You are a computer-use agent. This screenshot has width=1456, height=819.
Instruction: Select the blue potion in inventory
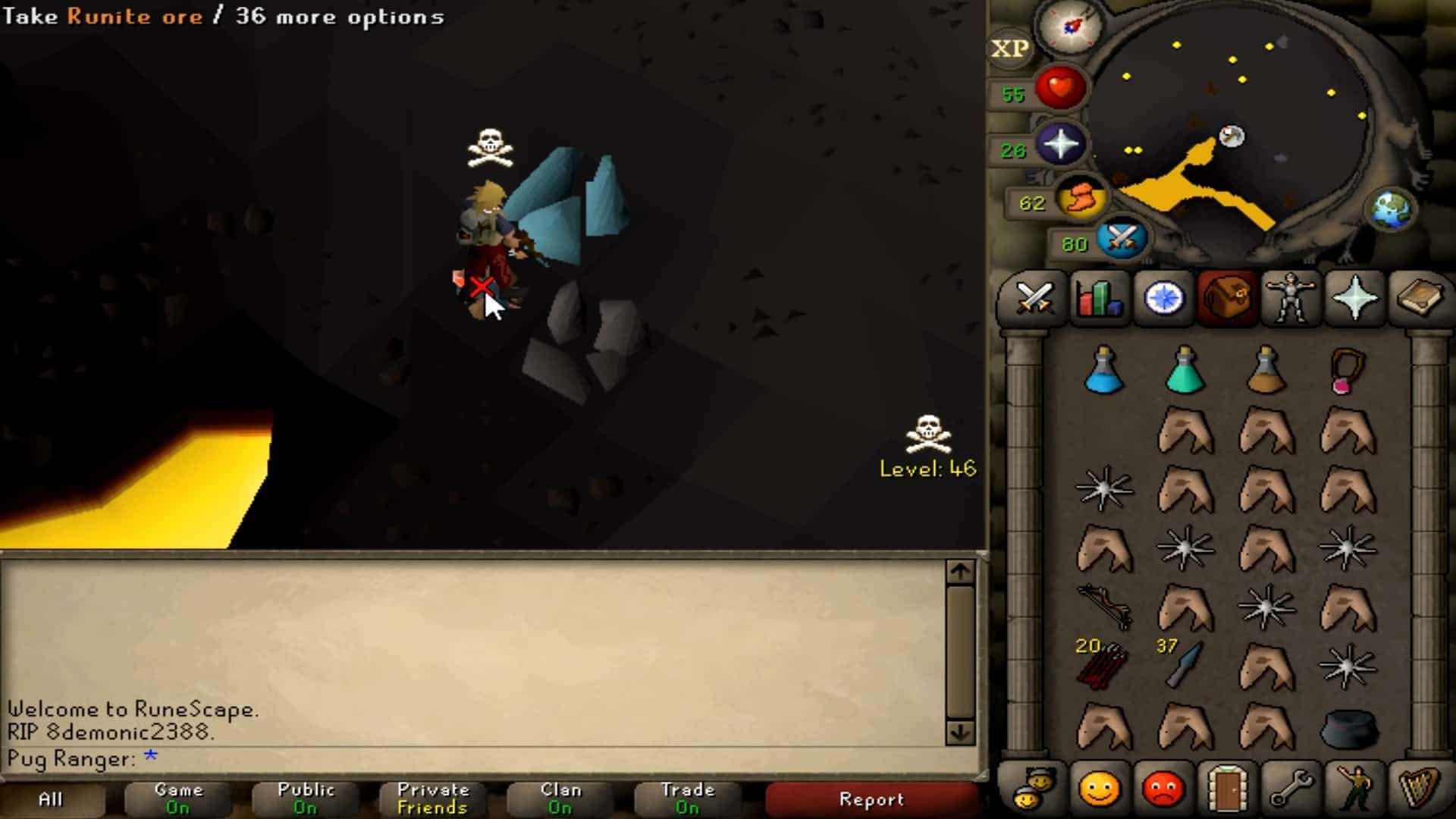click(x=1104, y=372)
